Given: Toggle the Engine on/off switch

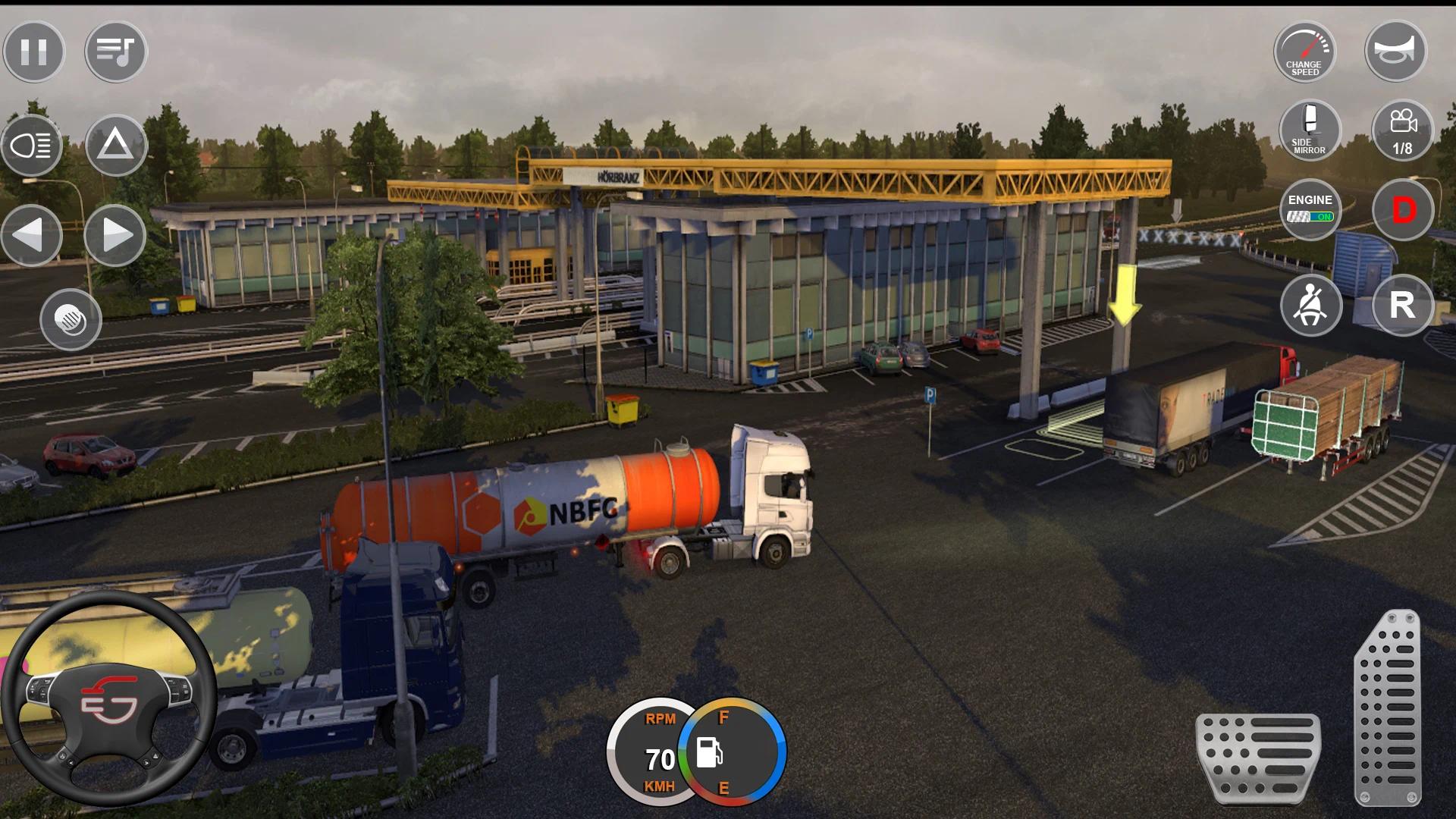Looking at the screenshot, I should click(1310, 209).
